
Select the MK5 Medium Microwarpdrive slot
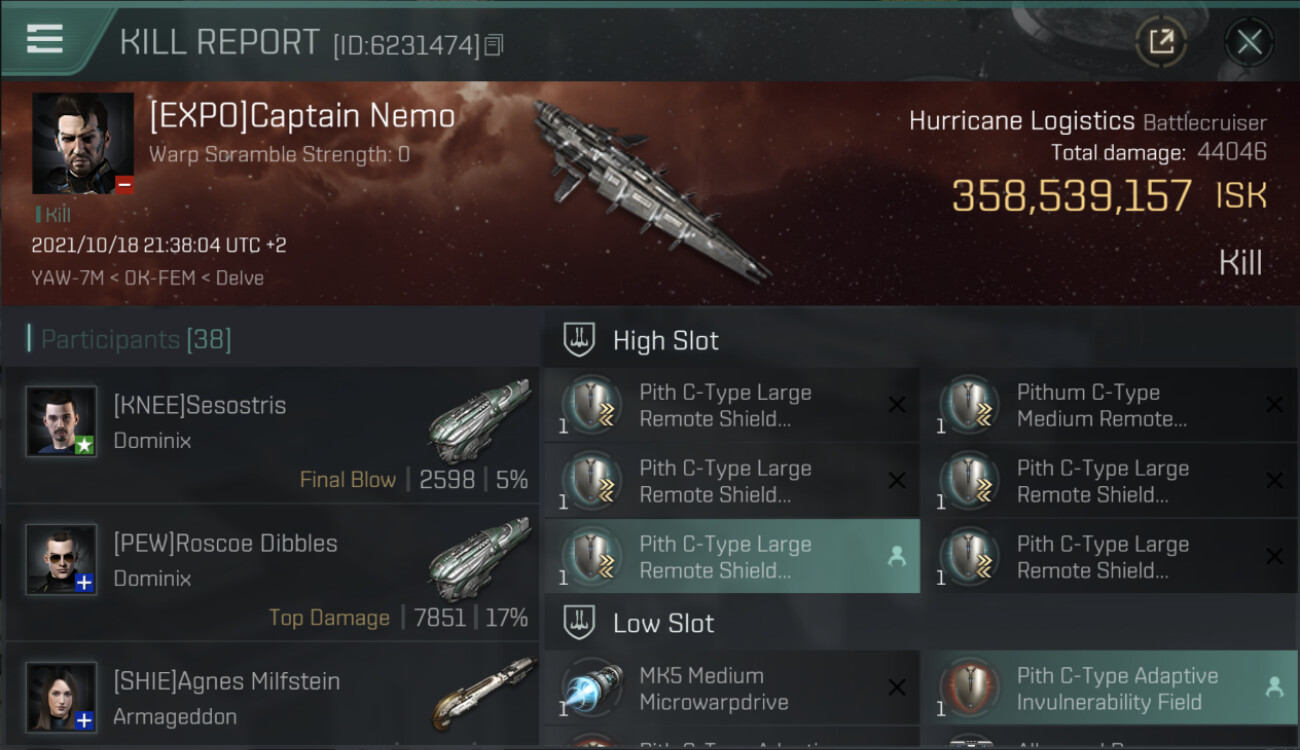coord(731,688)
